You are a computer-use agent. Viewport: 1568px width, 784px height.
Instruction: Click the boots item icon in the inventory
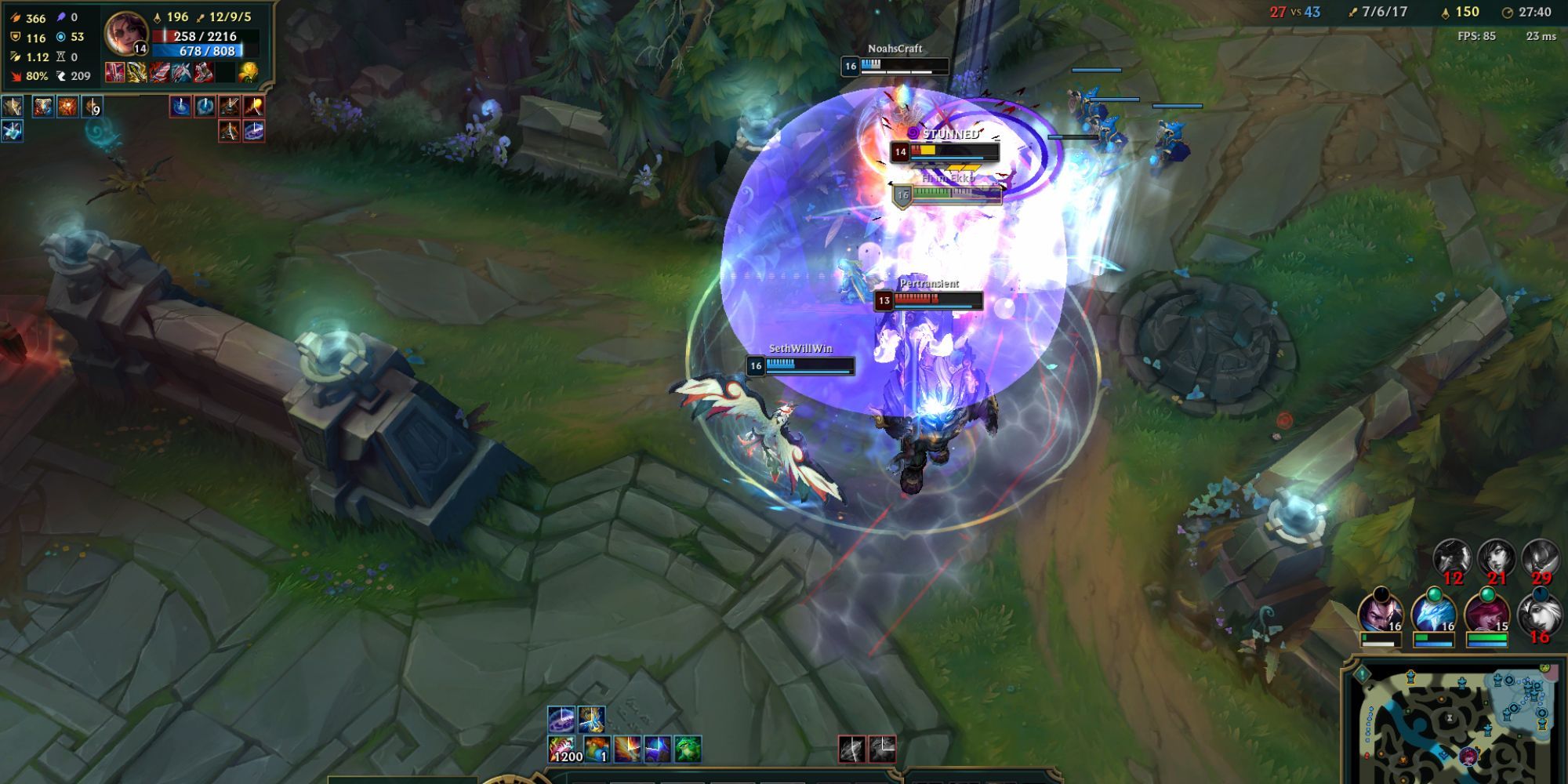204,73
